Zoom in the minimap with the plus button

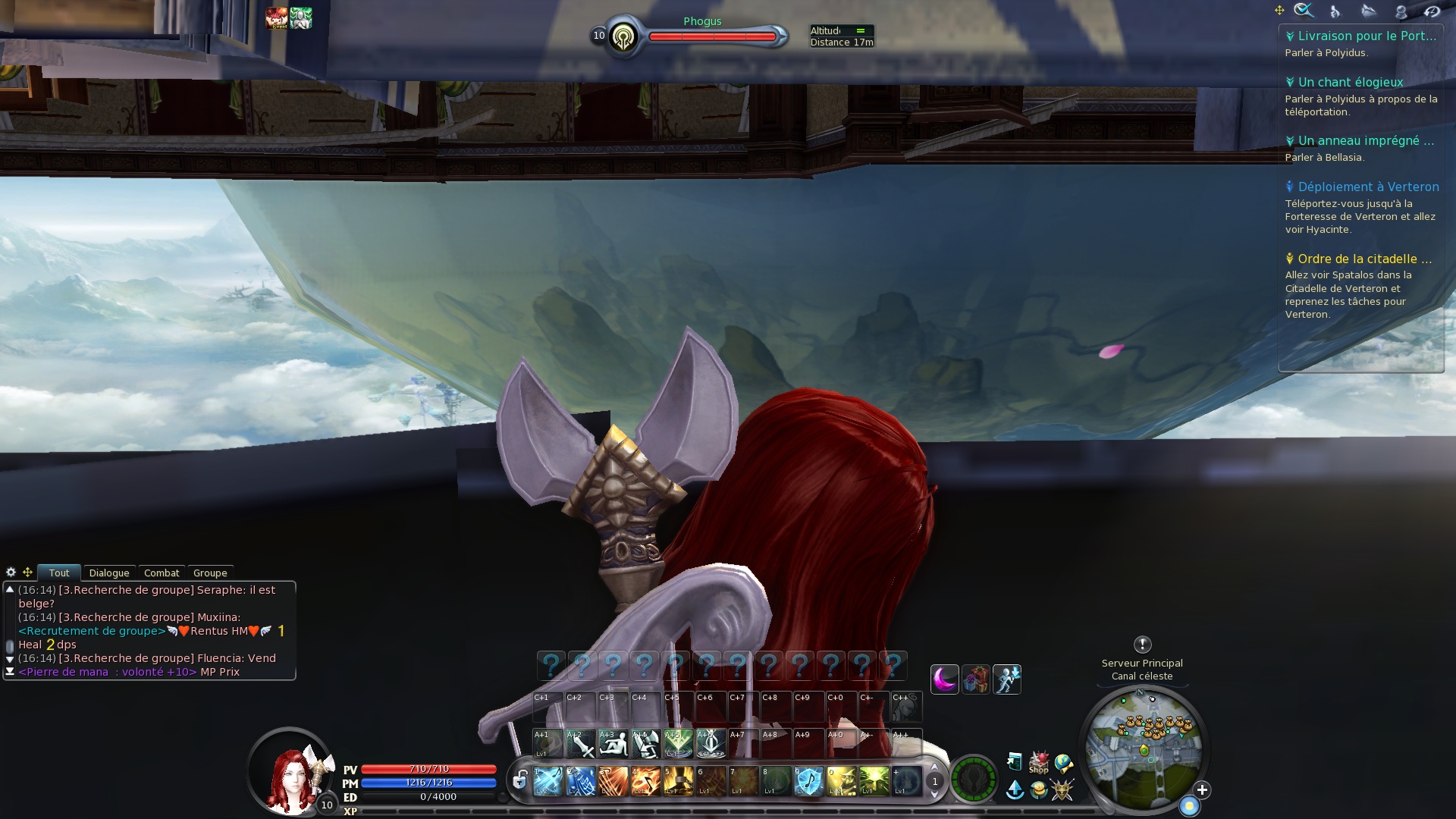tap(1200, 788)
